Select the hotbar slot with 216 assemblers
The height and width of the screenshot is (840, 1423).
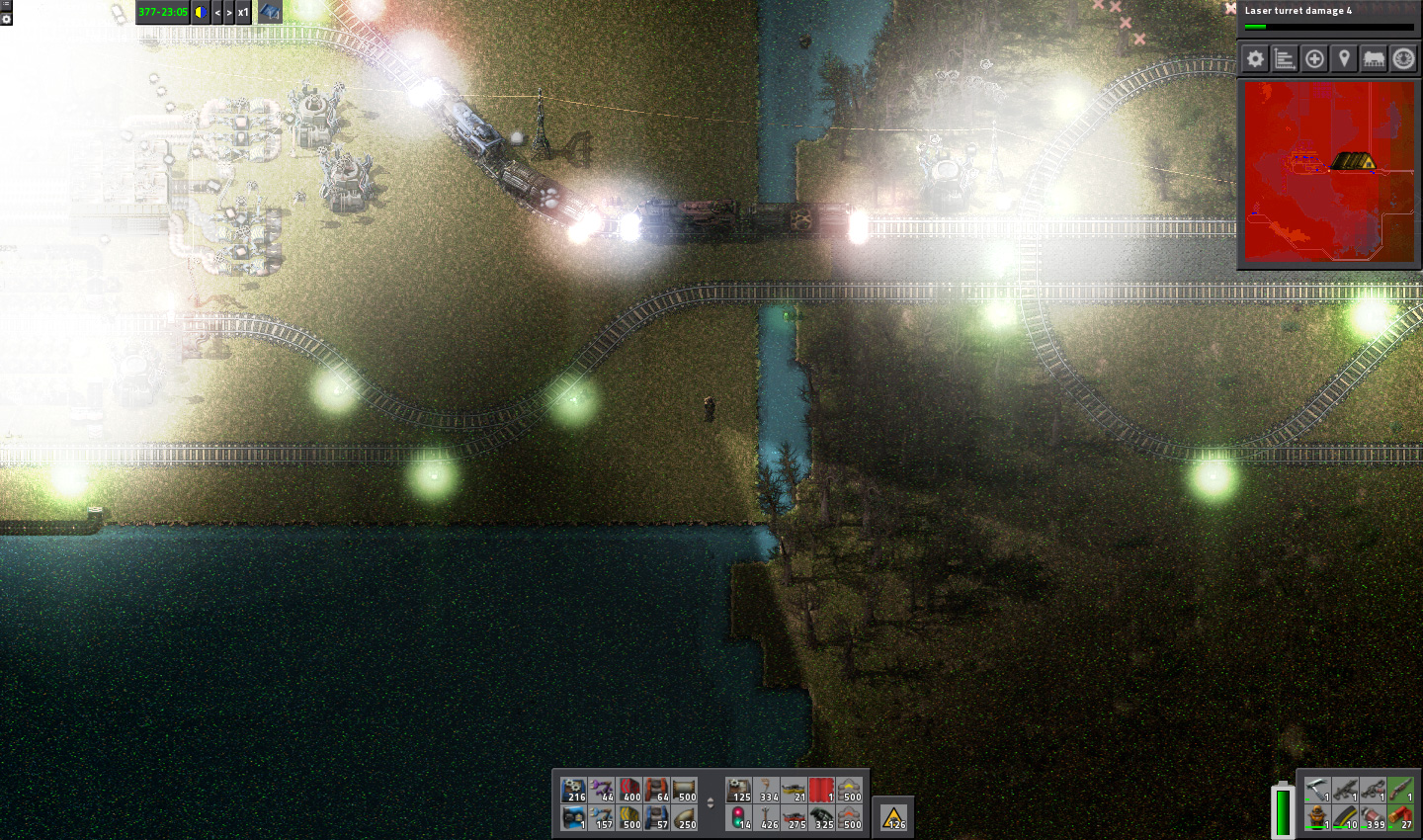coord(574,790)
